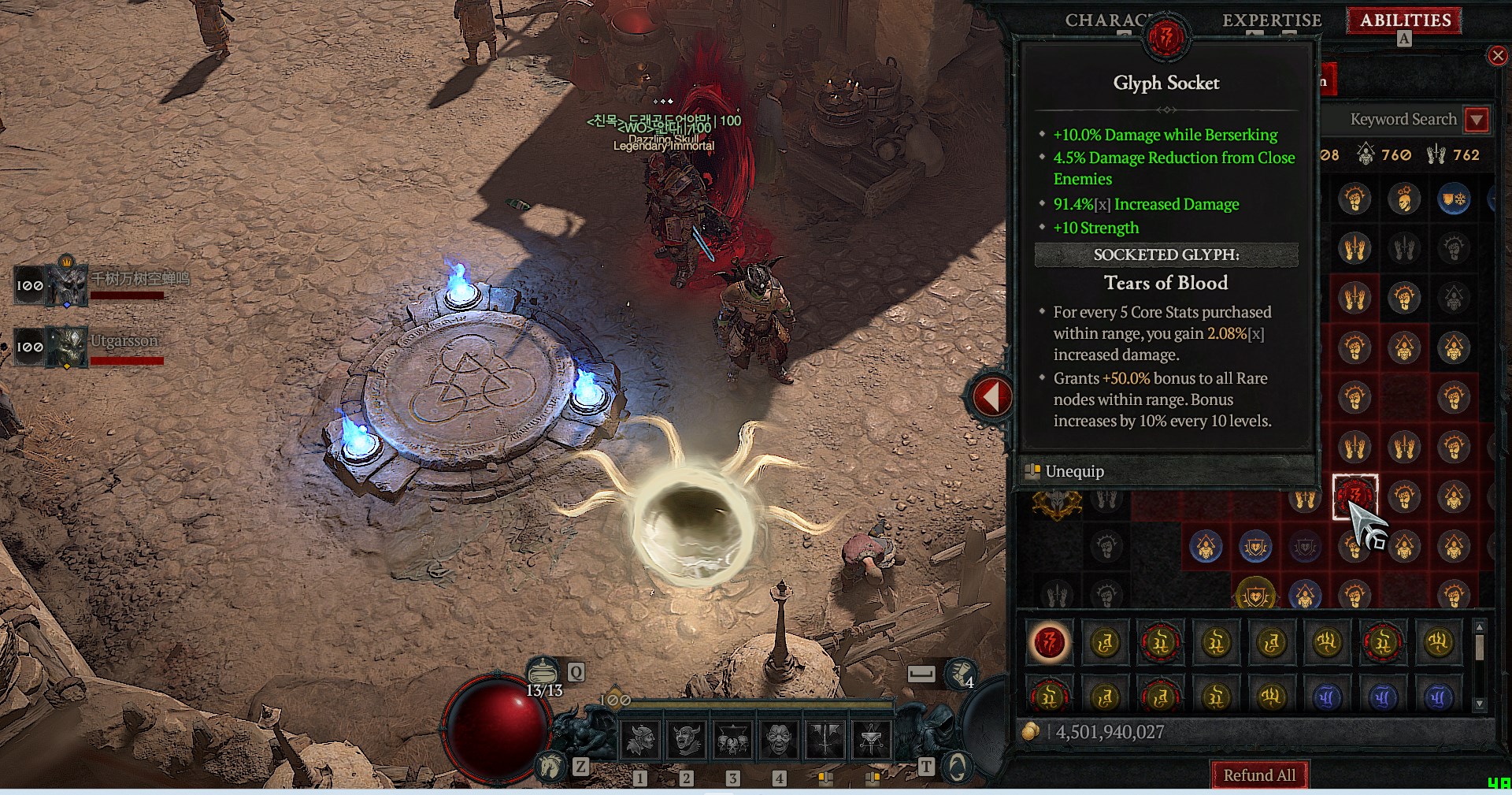Image resolution: width=1512 pixels, height=795 pixels.
Task: Refund All paragon points
Action: pyautogui.click(x=1258, y=775)
